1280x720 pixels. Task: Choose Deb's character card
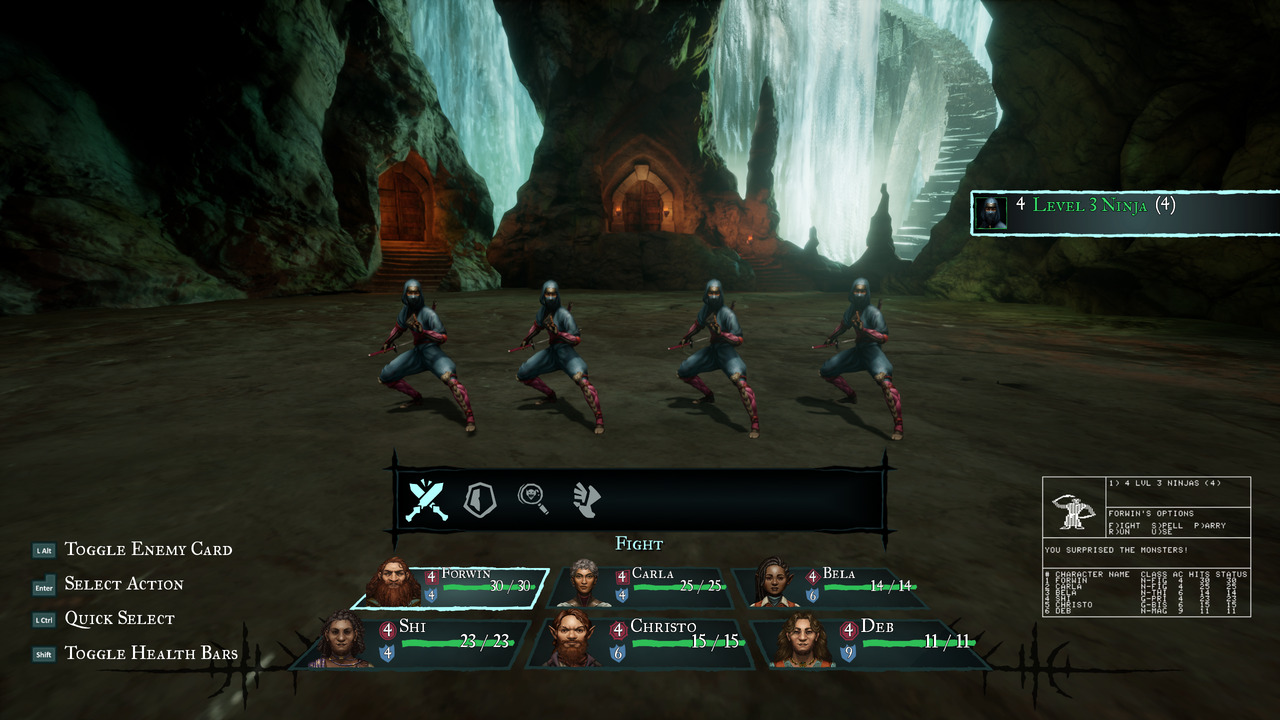point(868,641)
